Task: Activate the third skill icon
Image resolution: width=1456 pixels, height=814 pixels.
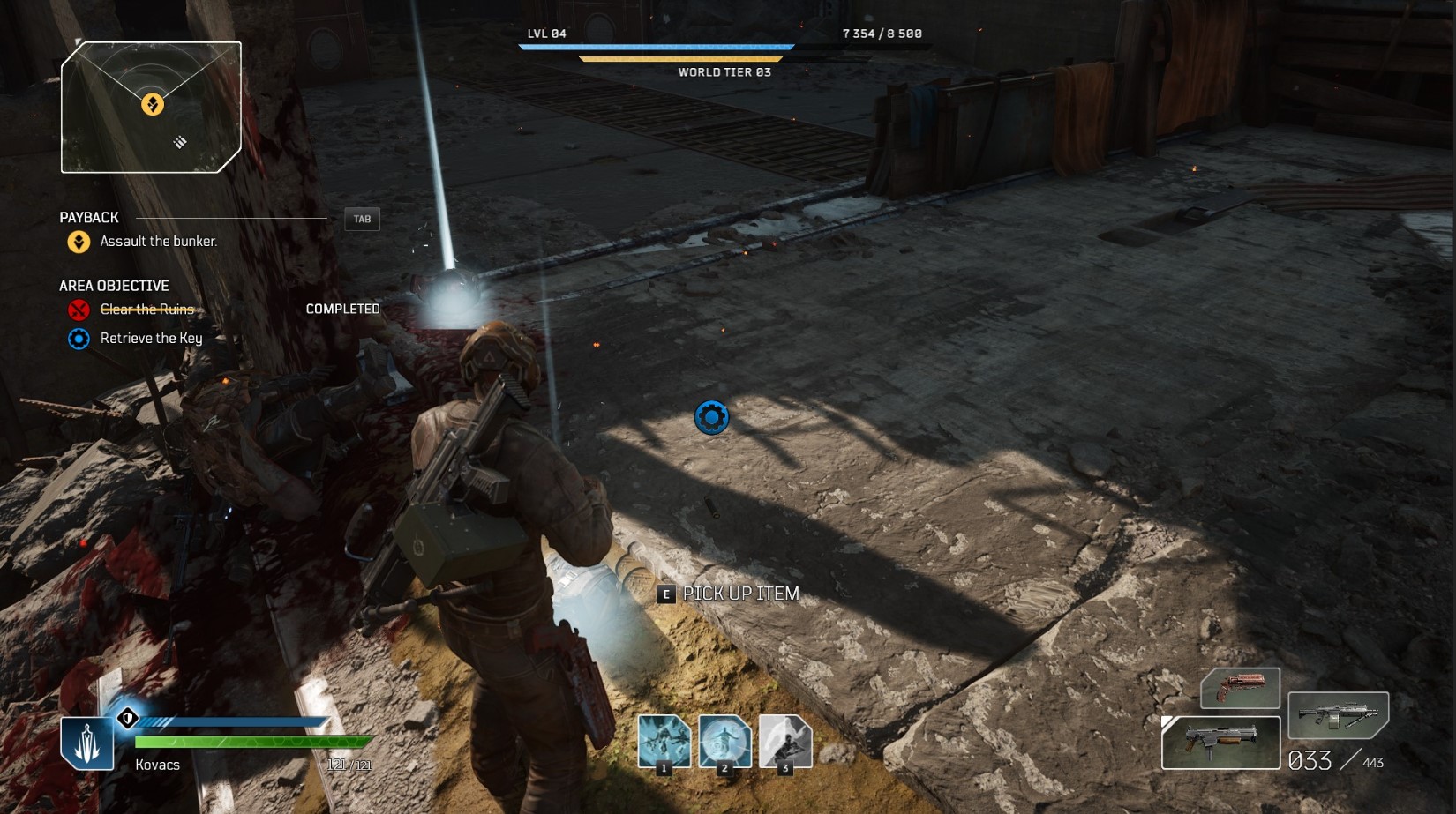Action: [784, 741]
